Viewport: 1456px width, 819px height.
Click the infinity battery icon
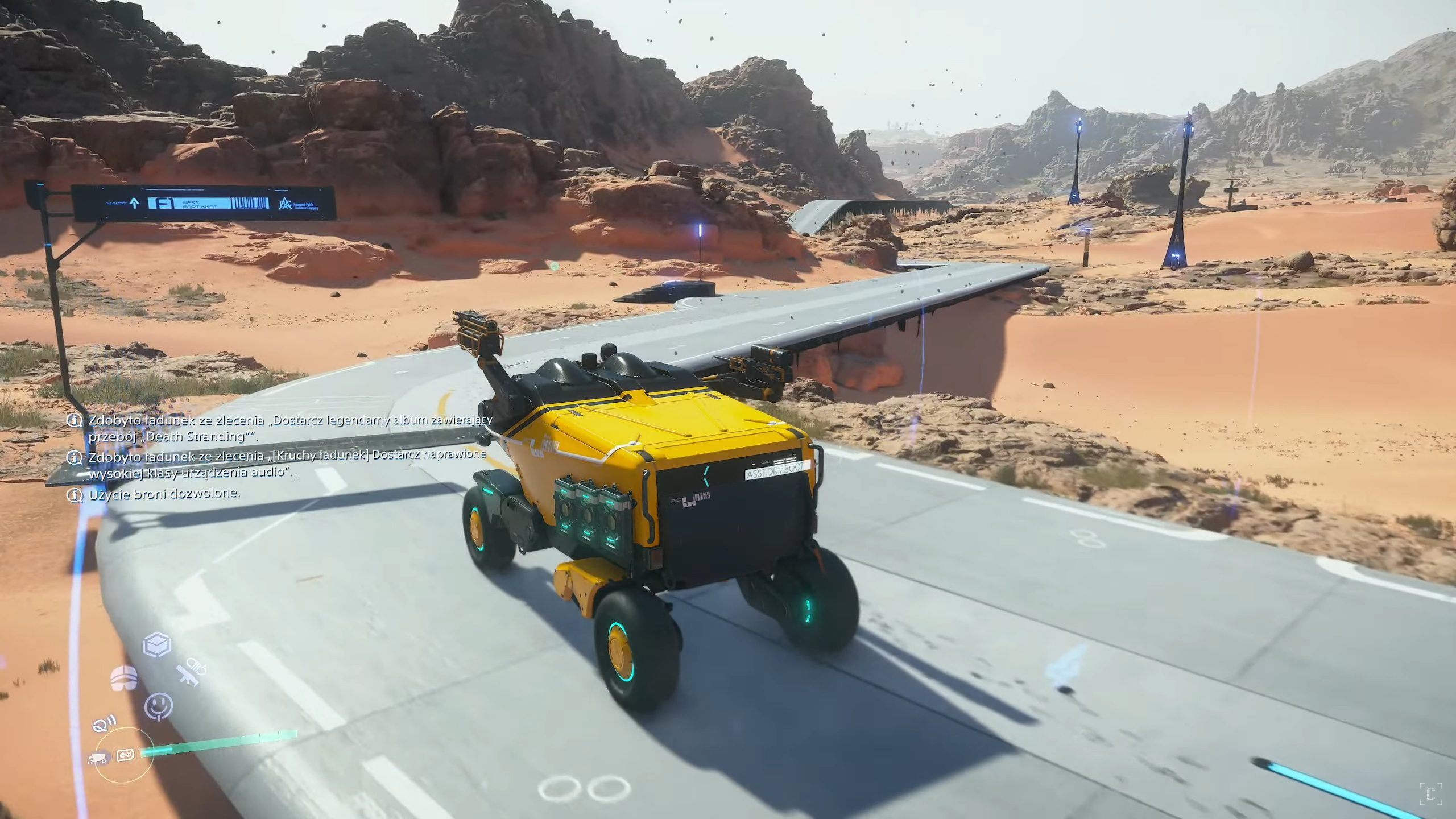click(x=125, y=755)
